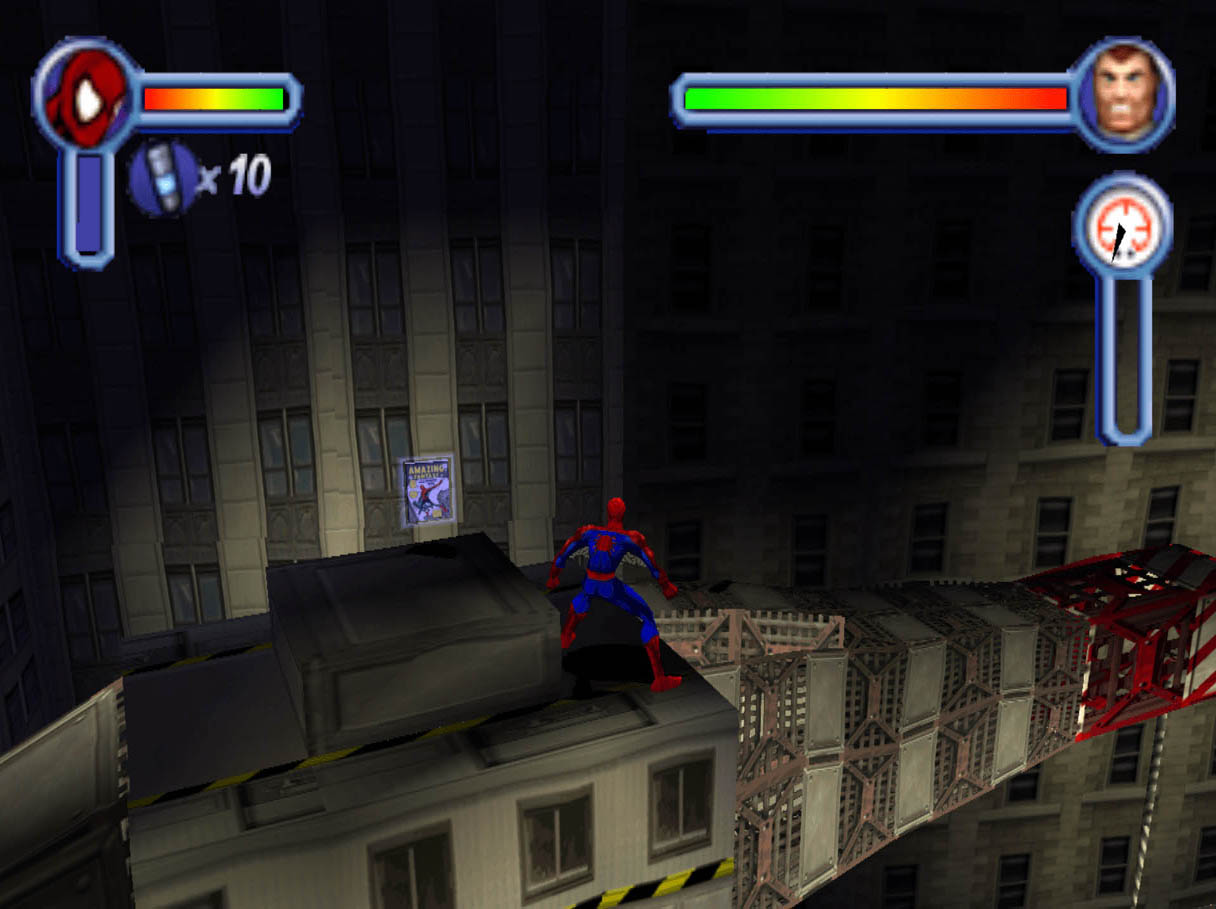This screenshot has height=909, width=1216.
Task: Select the web cartridge icon
Action: (163, 178)
